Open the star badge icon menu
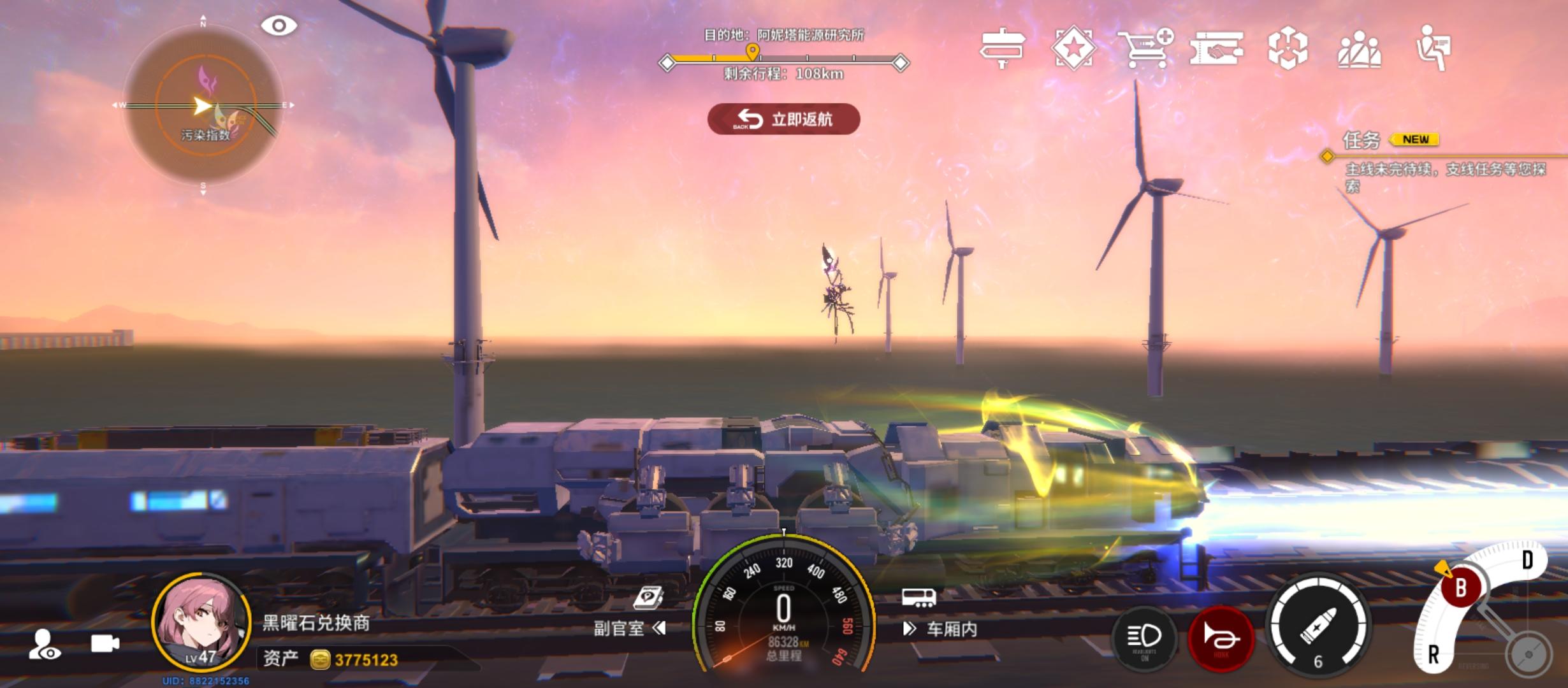1568x688 pixels. tap(1074, 48)
